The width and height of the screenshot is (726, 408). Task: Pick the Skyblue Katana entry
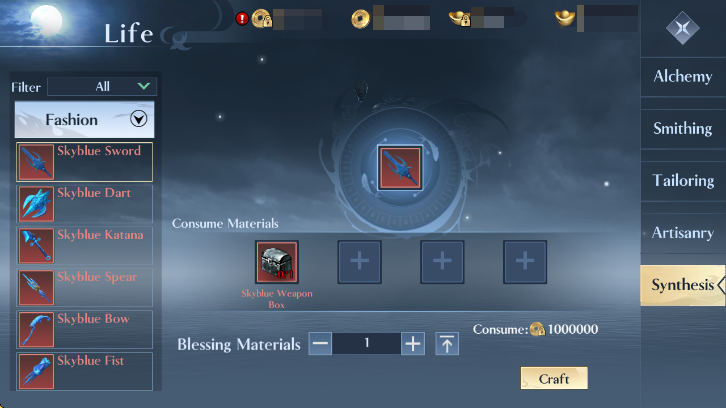pyautogui.click(x=84, y=246)
